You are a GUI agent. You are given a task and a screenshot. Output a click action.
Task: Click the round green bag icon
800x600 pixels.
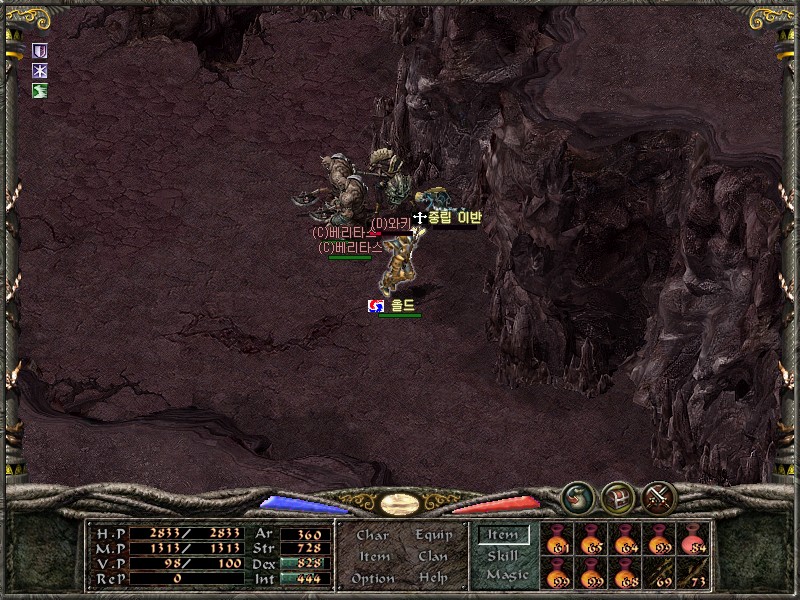click(576, 495)
